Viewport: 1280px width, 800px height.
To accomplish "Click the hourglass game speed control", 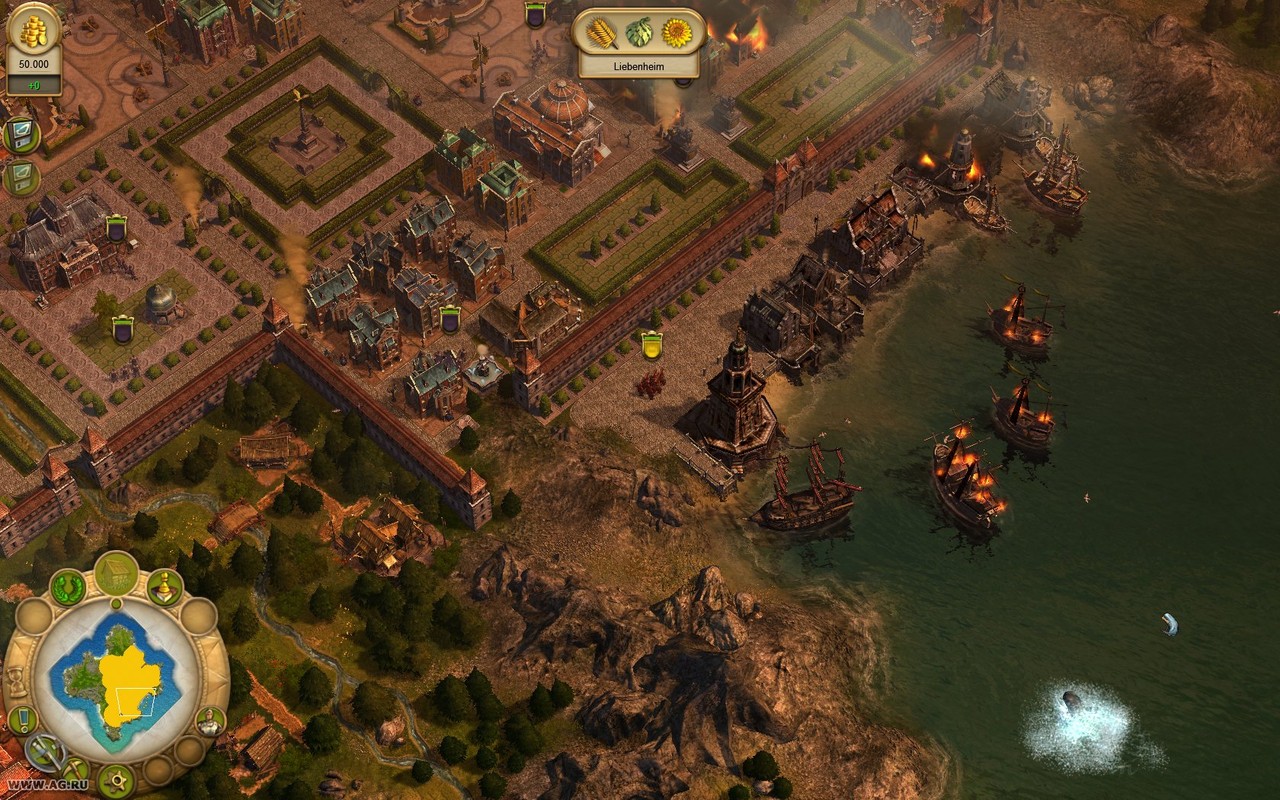I will pos(17,681).
